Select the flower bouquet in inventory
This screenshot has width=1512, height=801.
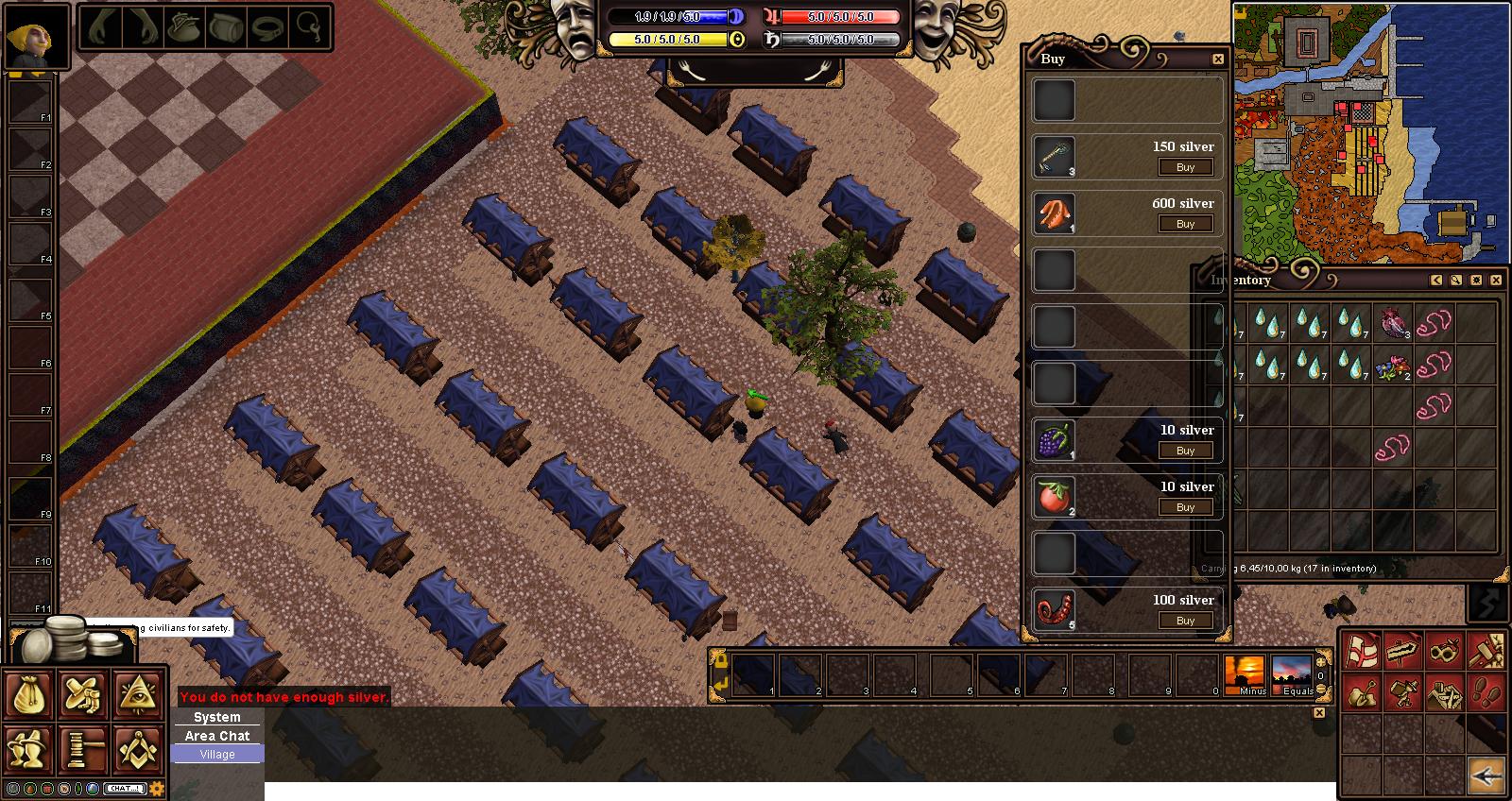click(1393, 365)
